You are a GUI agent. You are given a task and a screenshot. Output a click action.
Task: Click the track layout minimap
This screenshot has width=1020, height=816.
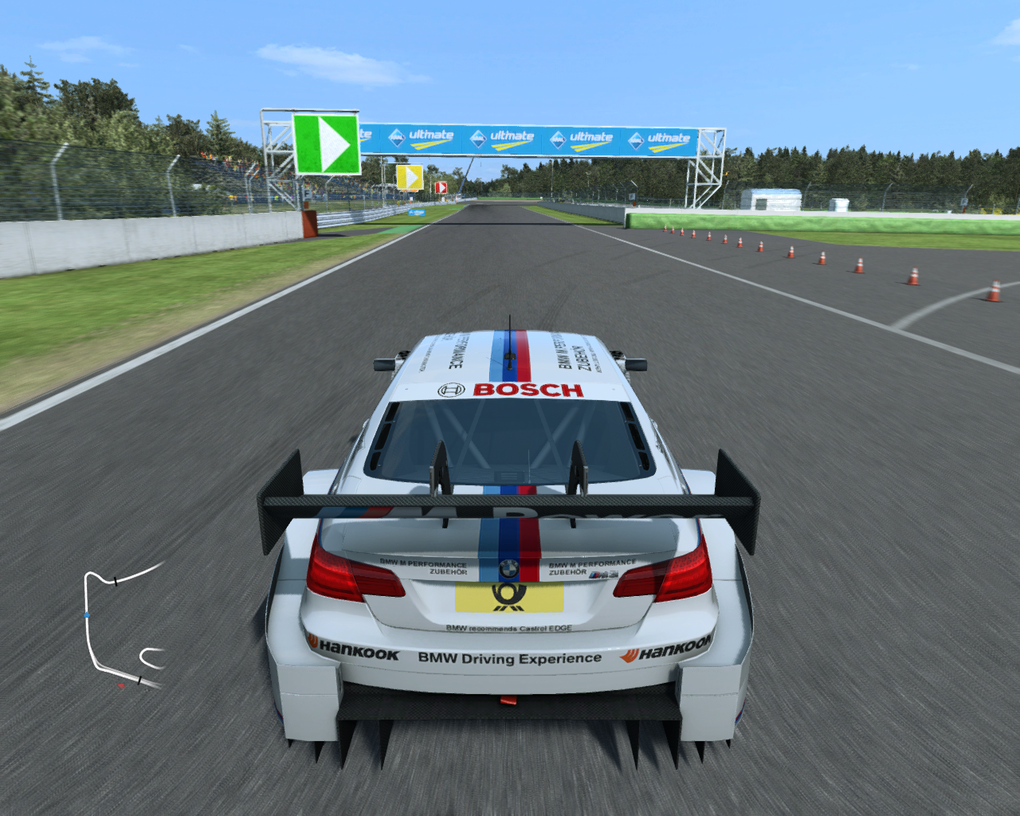122,627
